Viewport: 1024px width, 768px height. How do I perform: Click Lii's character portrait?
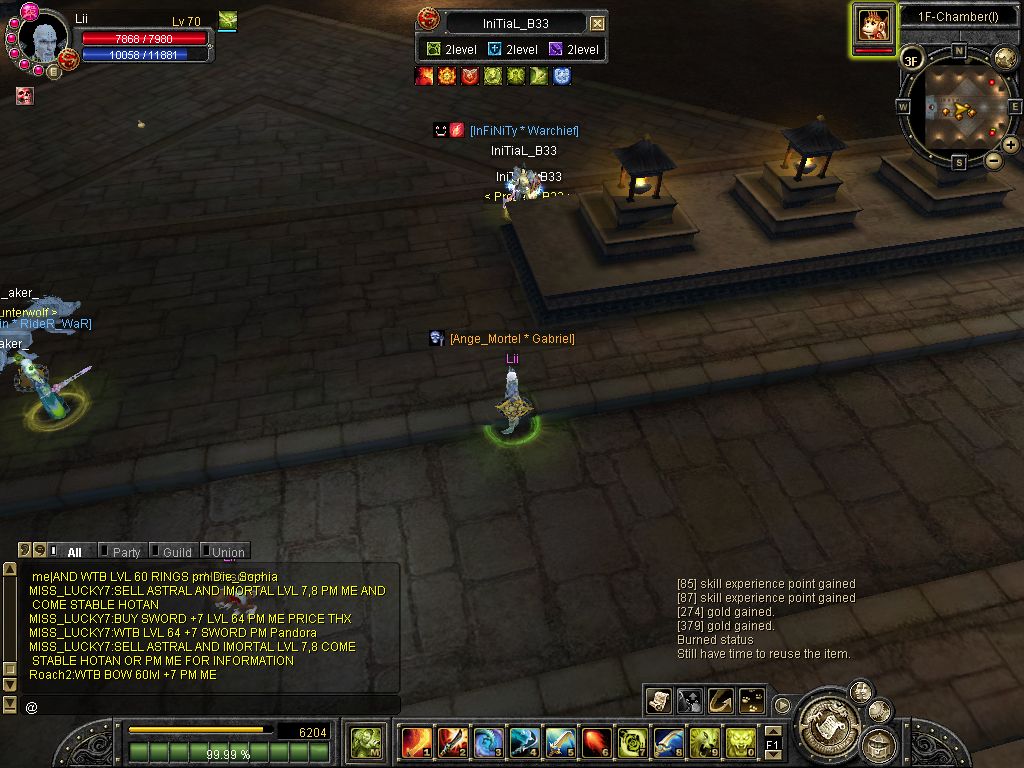click(x=43, y=42)
